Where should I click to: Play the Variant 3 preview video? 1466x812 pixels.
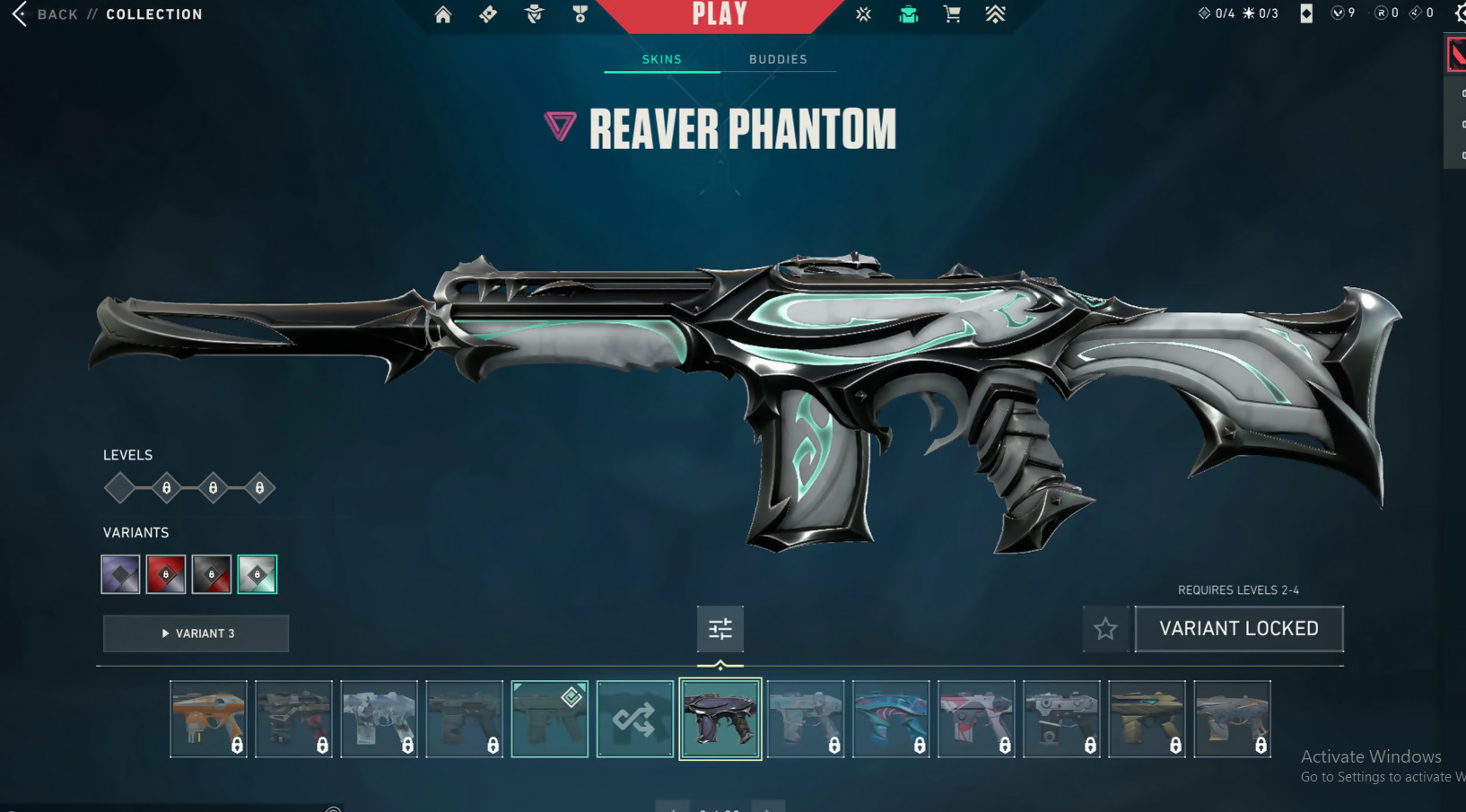[196, 633]
